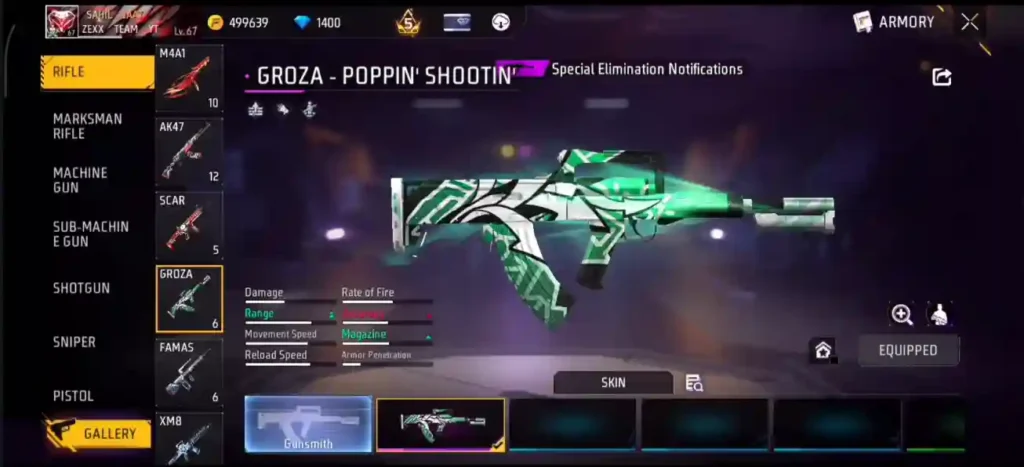Open the Gunsmith skin option
The image size is (1024, 467).
point(308,424)
